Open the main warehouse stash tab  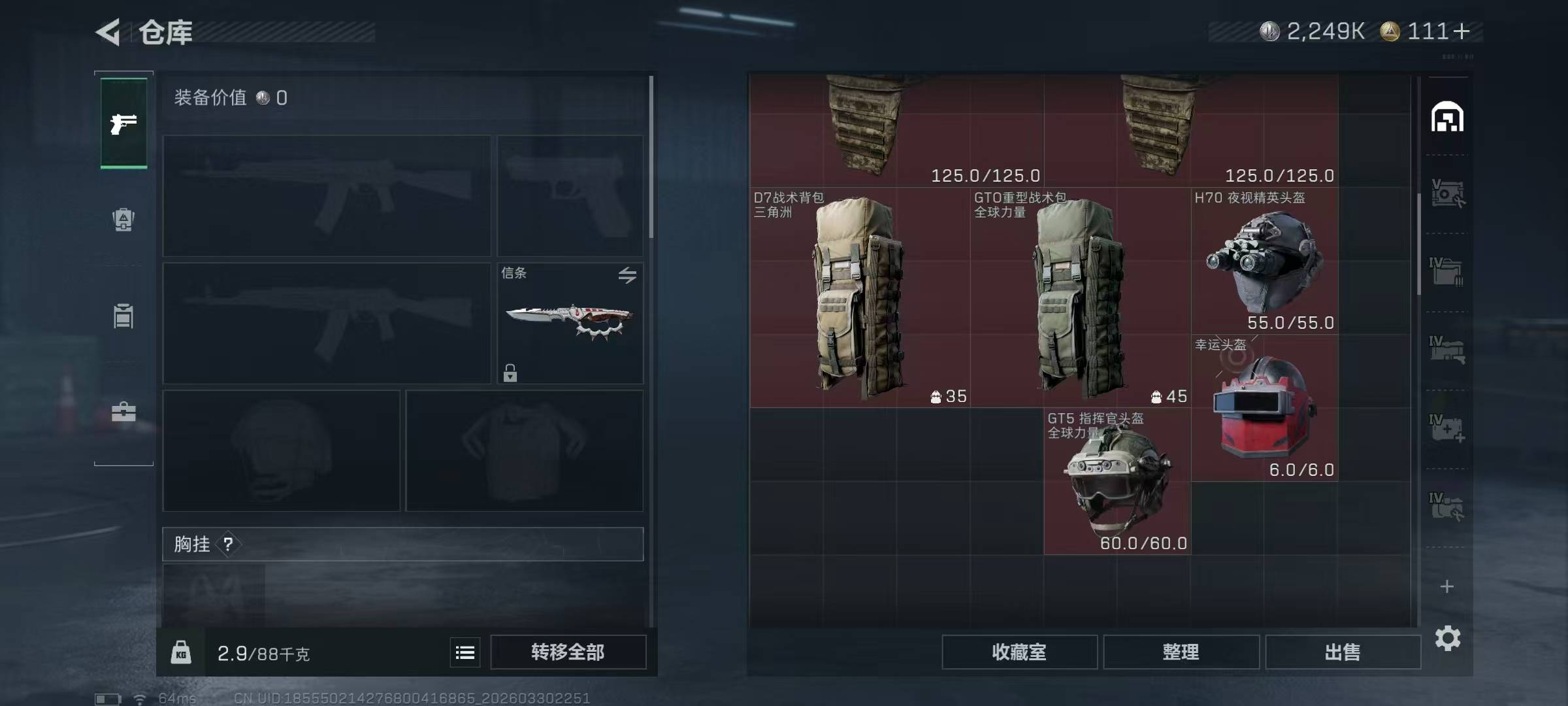(x=1447, y=118)
